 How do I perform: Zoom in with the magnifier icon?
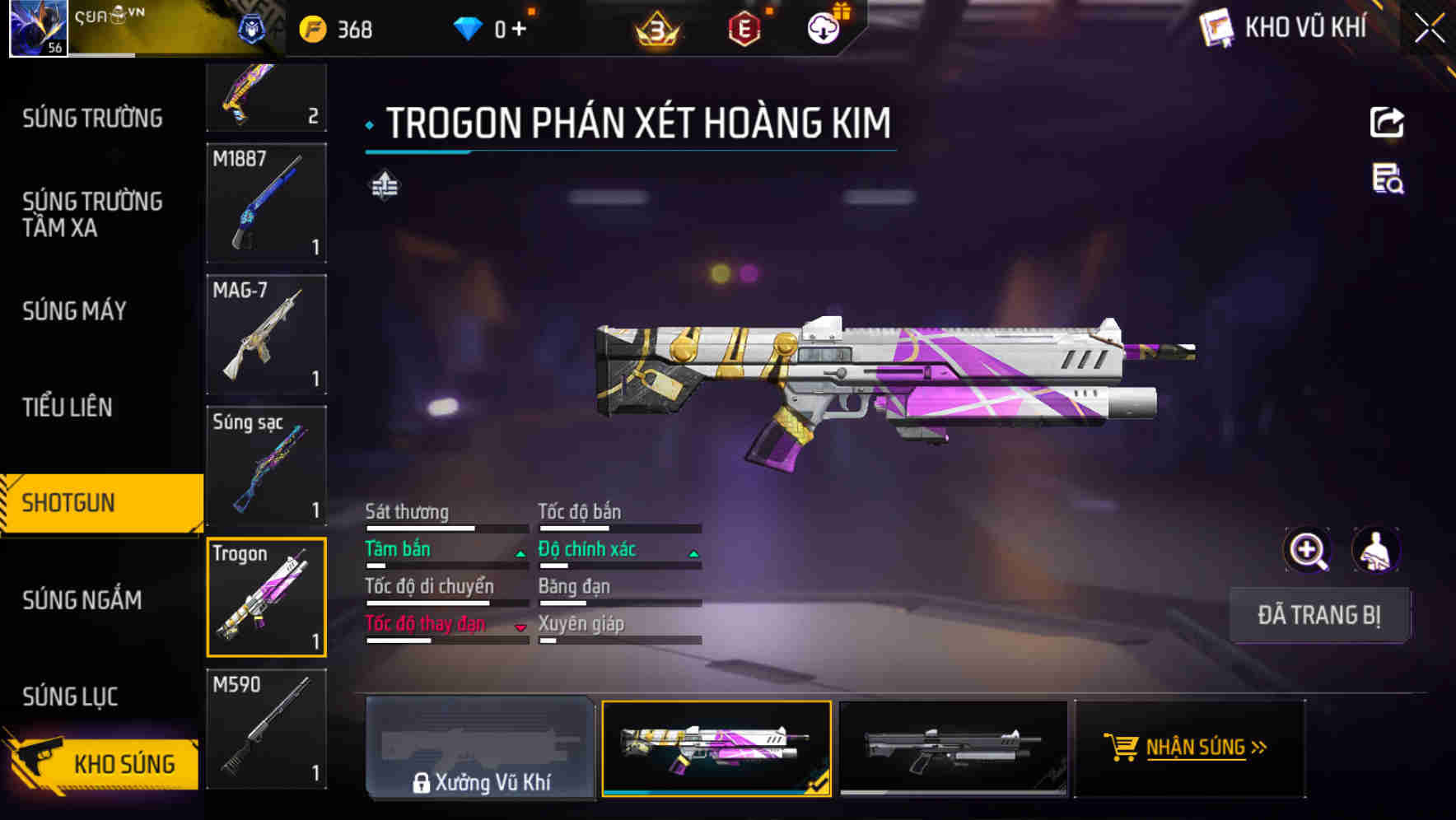tap(1307, 550)
